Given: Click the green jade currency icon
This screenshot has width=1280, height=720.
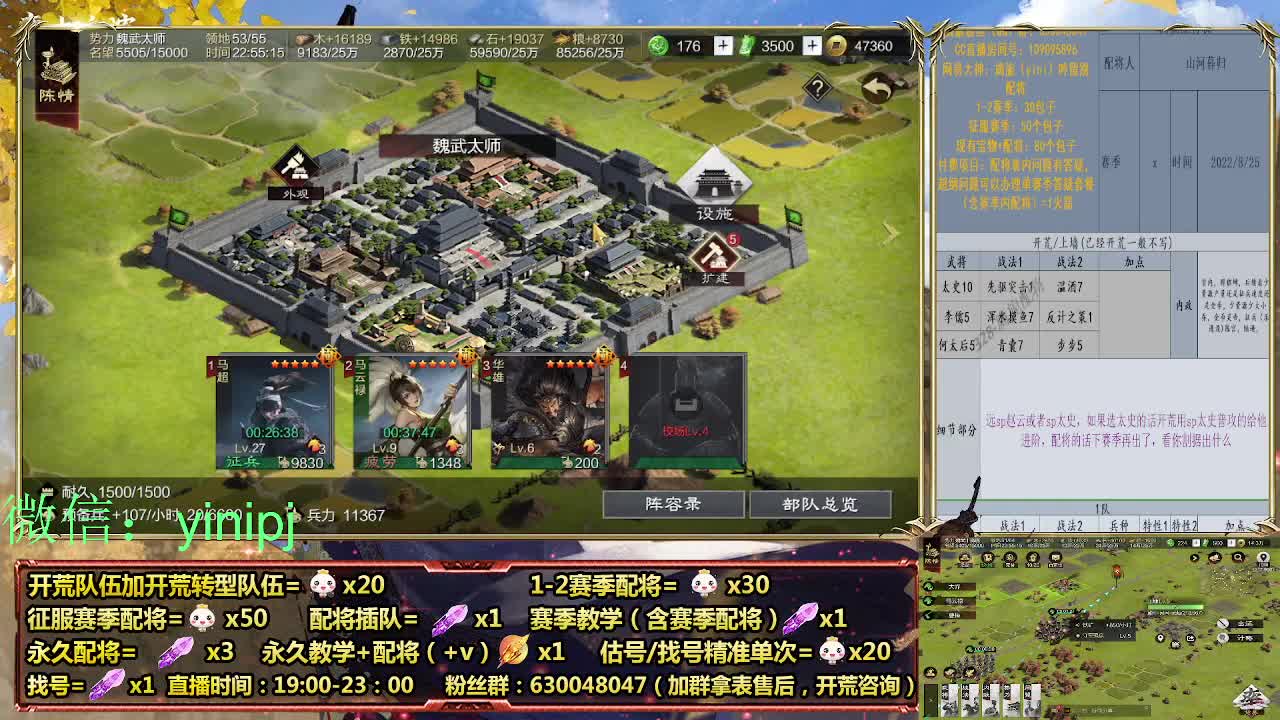Looking at the screenshot, I should [x=658, y=46].
